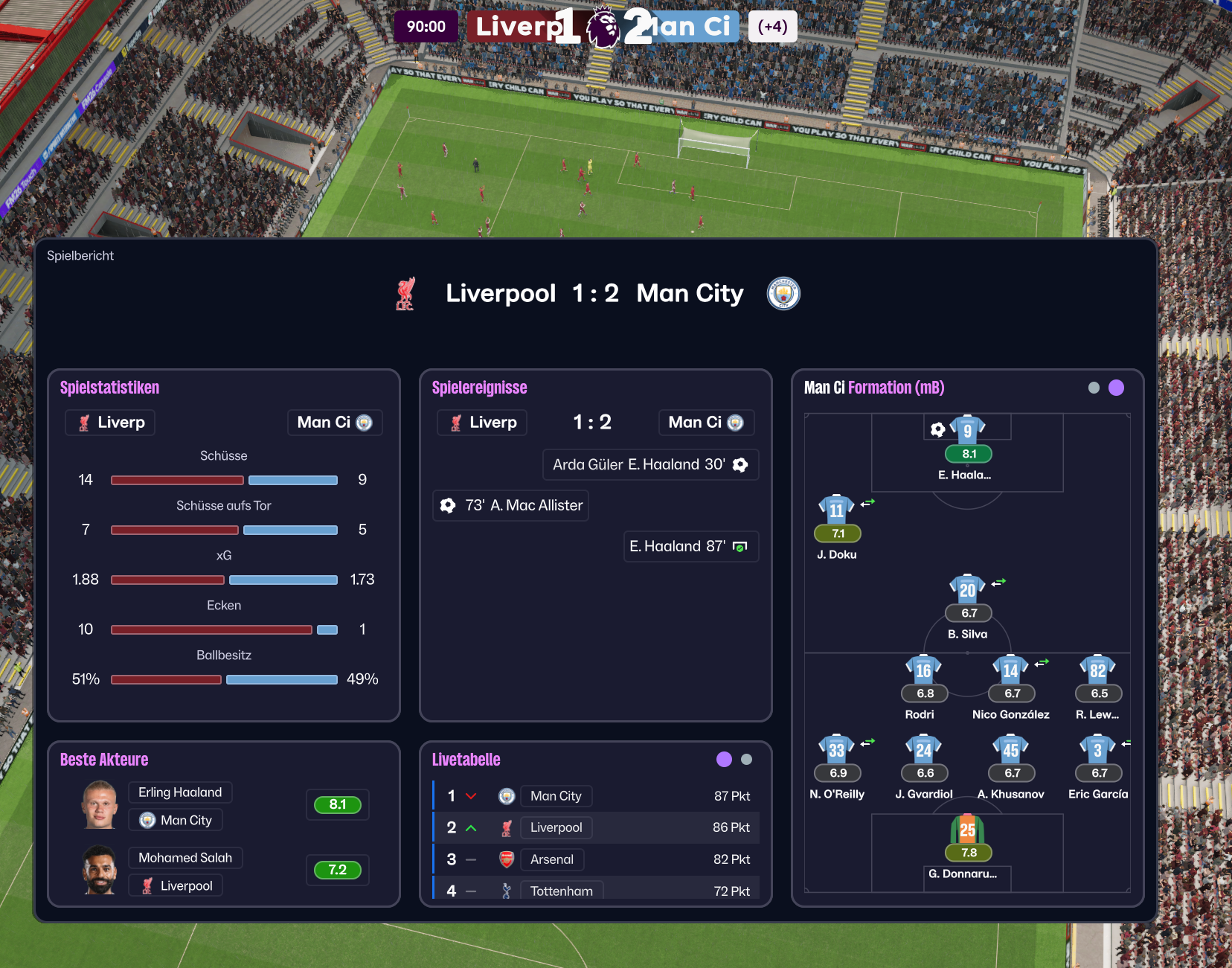Choose Rodri's number 16 shirt
This screenshot has width=1232, height=968.
click(x=923, y=670)
